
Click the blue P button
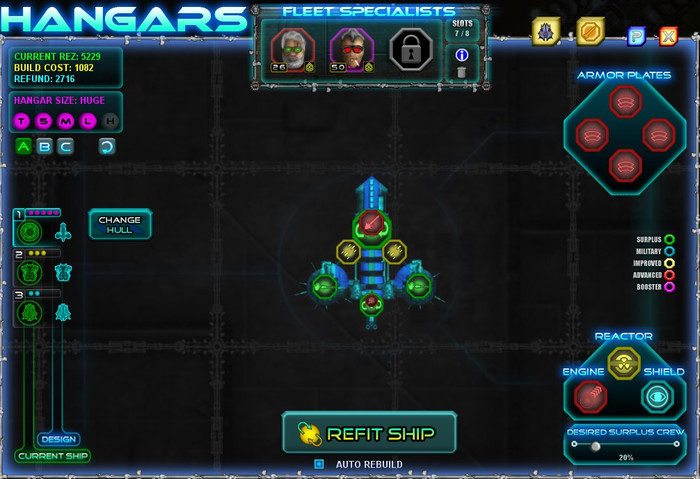(635, 37)
